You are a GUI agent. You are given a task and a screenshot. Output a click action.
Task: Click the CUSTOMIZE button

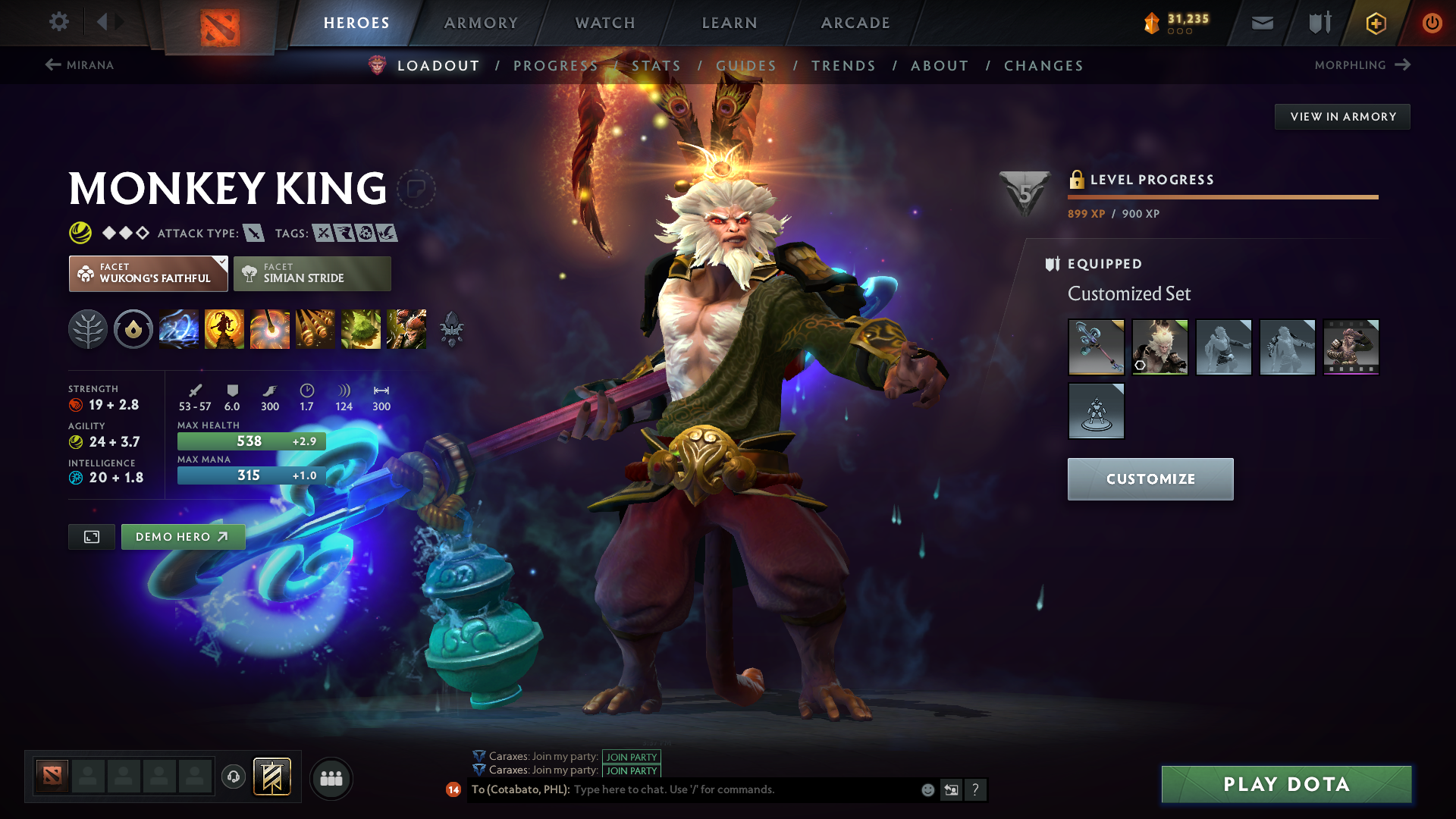(1150, 479)
